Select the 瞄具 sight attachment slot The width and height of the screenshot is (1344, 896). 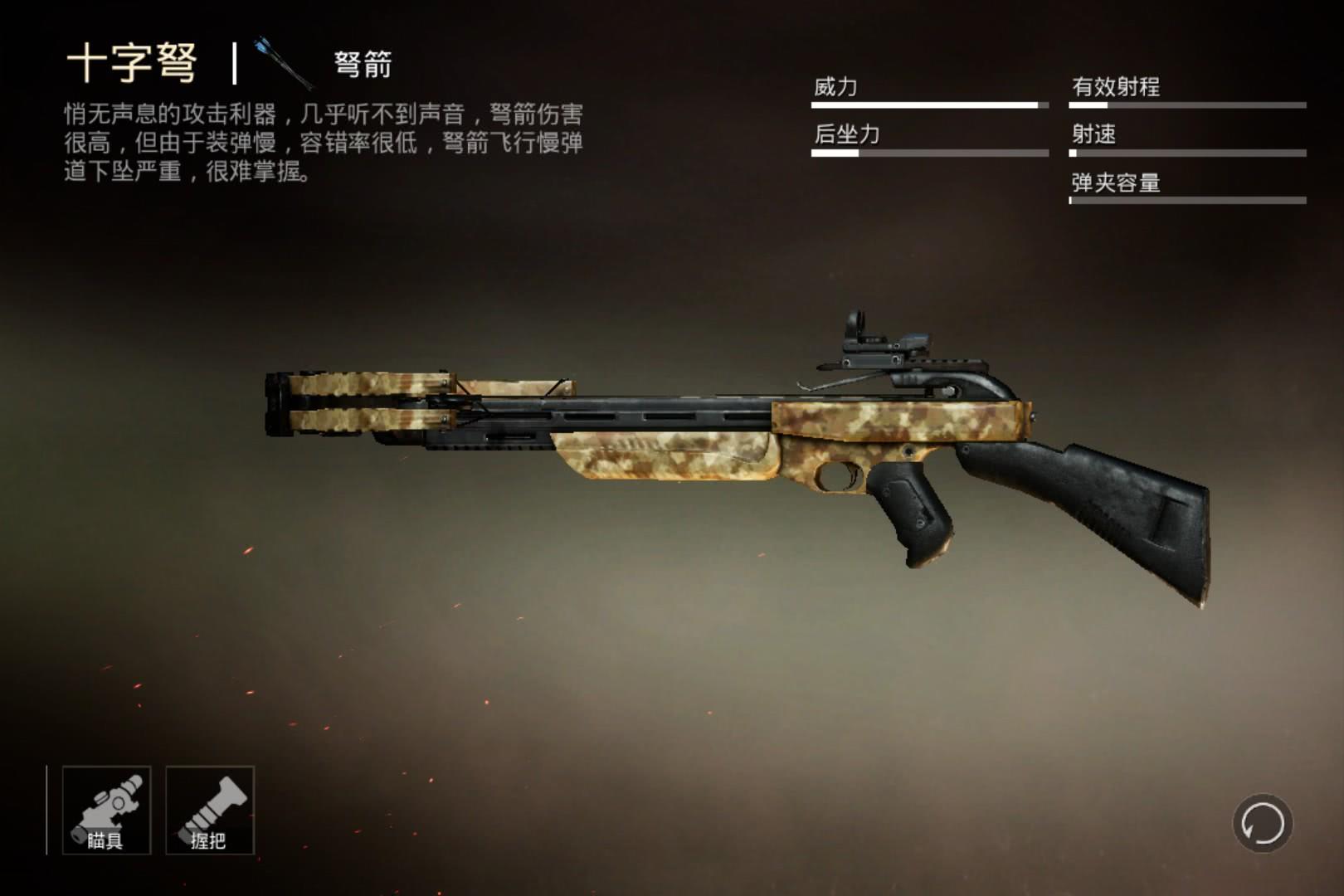[106, 810]
